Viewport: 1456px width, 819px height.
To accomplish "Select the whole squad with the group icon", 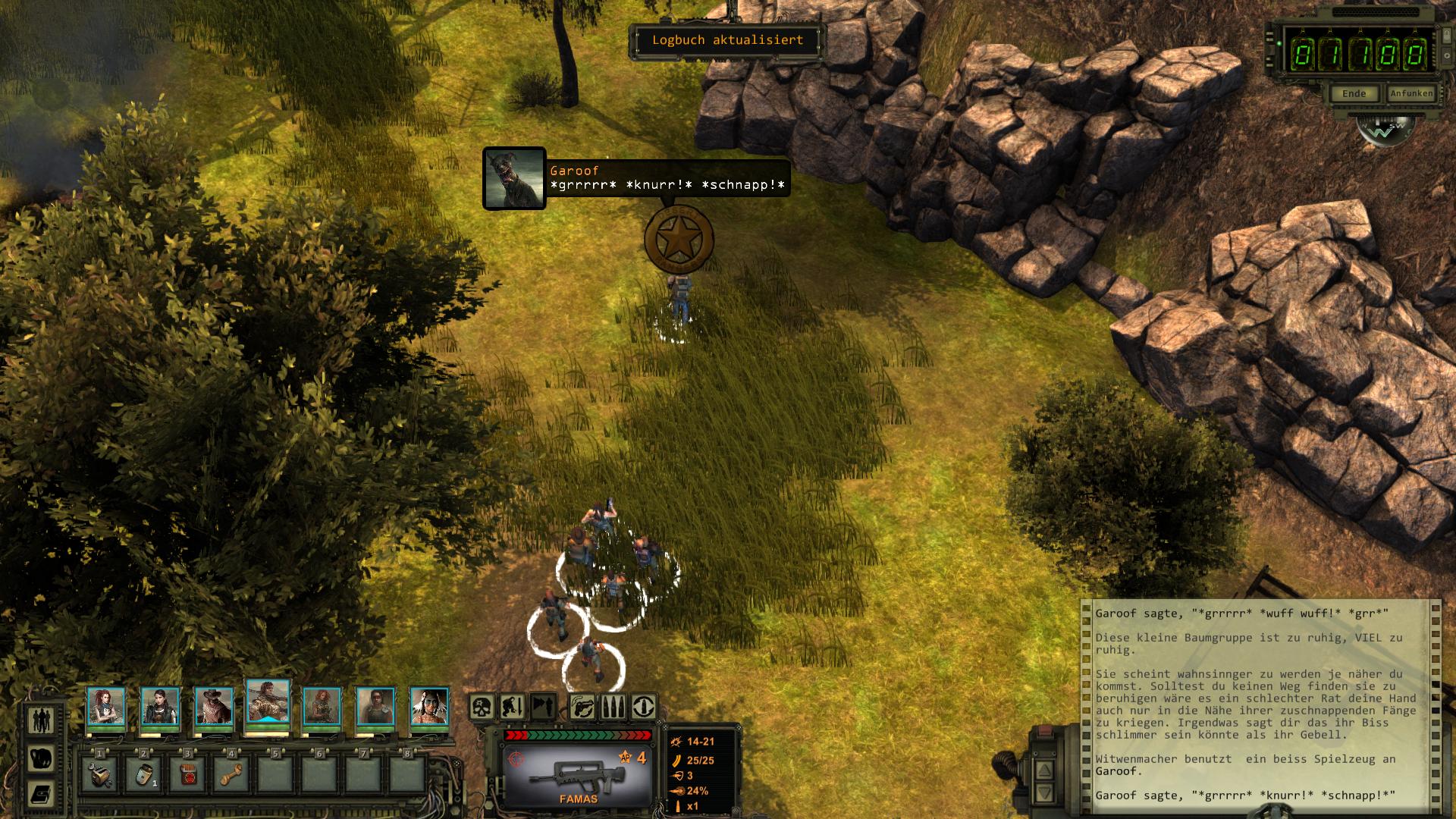I will (41, 719).
